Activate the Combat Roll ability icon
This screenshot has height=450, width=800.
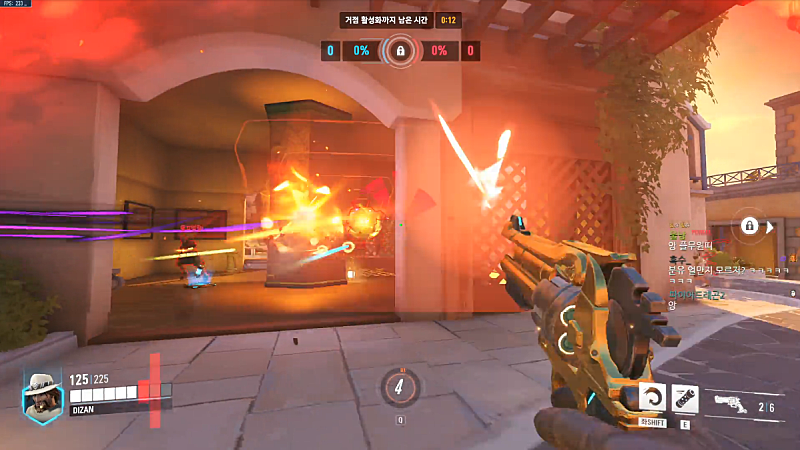[x=653, y=397]
